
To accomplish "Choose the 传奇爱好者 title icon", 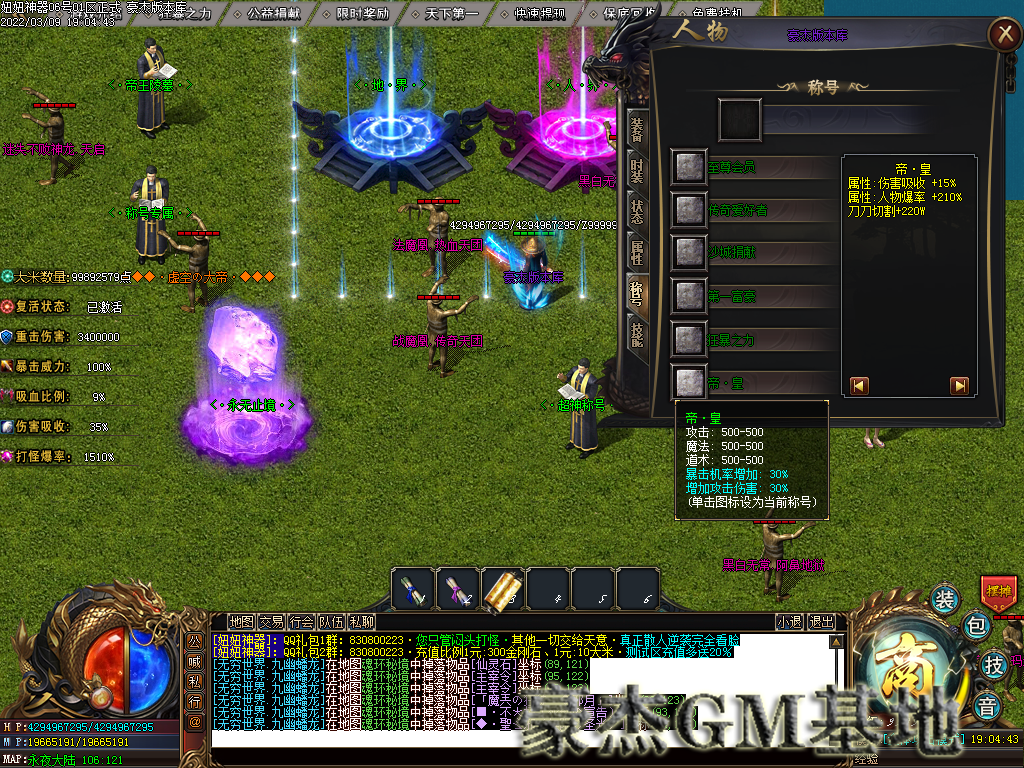I will click(688, 210).
